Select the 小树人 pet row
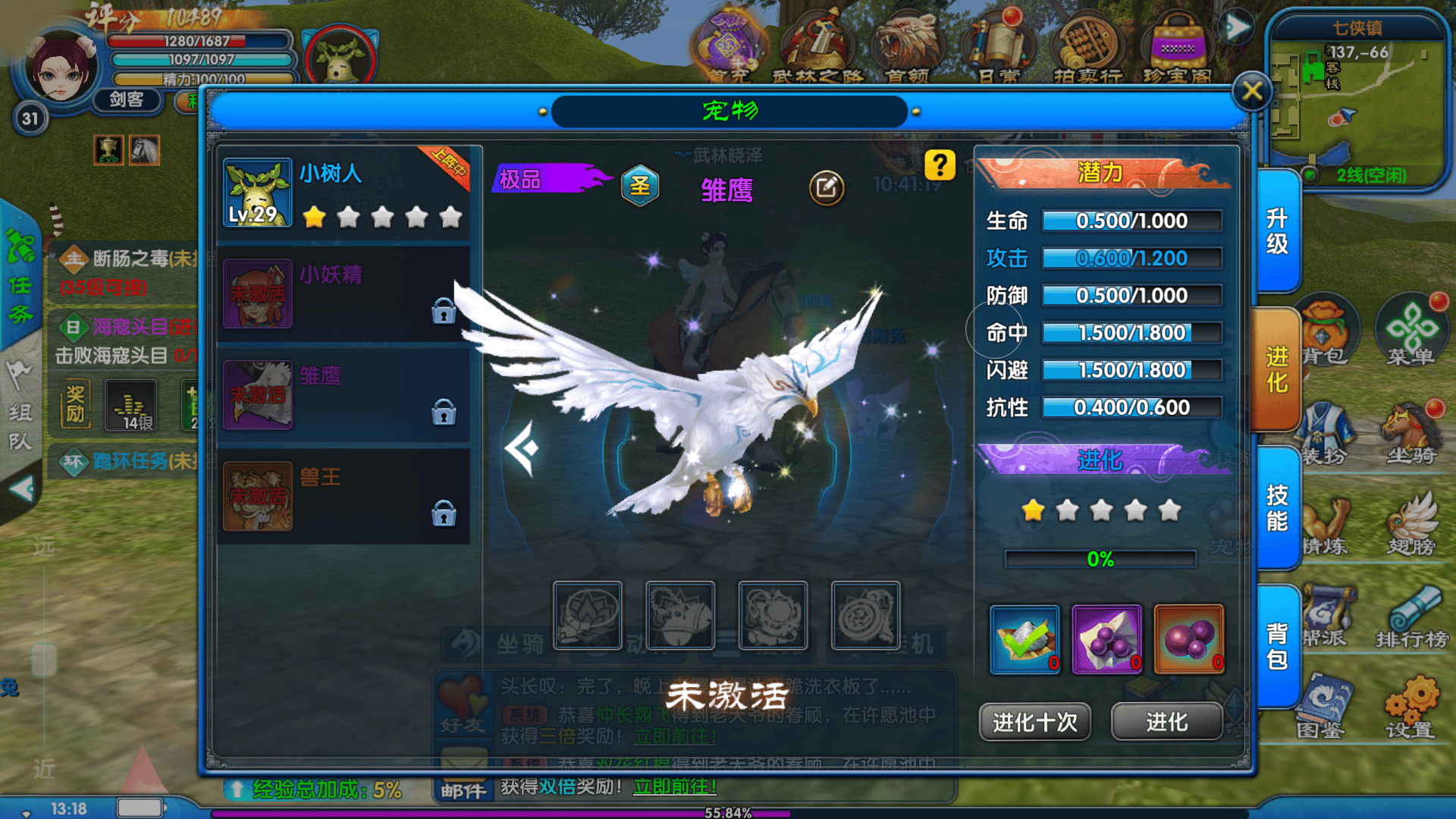 click(x=345, y=193)
